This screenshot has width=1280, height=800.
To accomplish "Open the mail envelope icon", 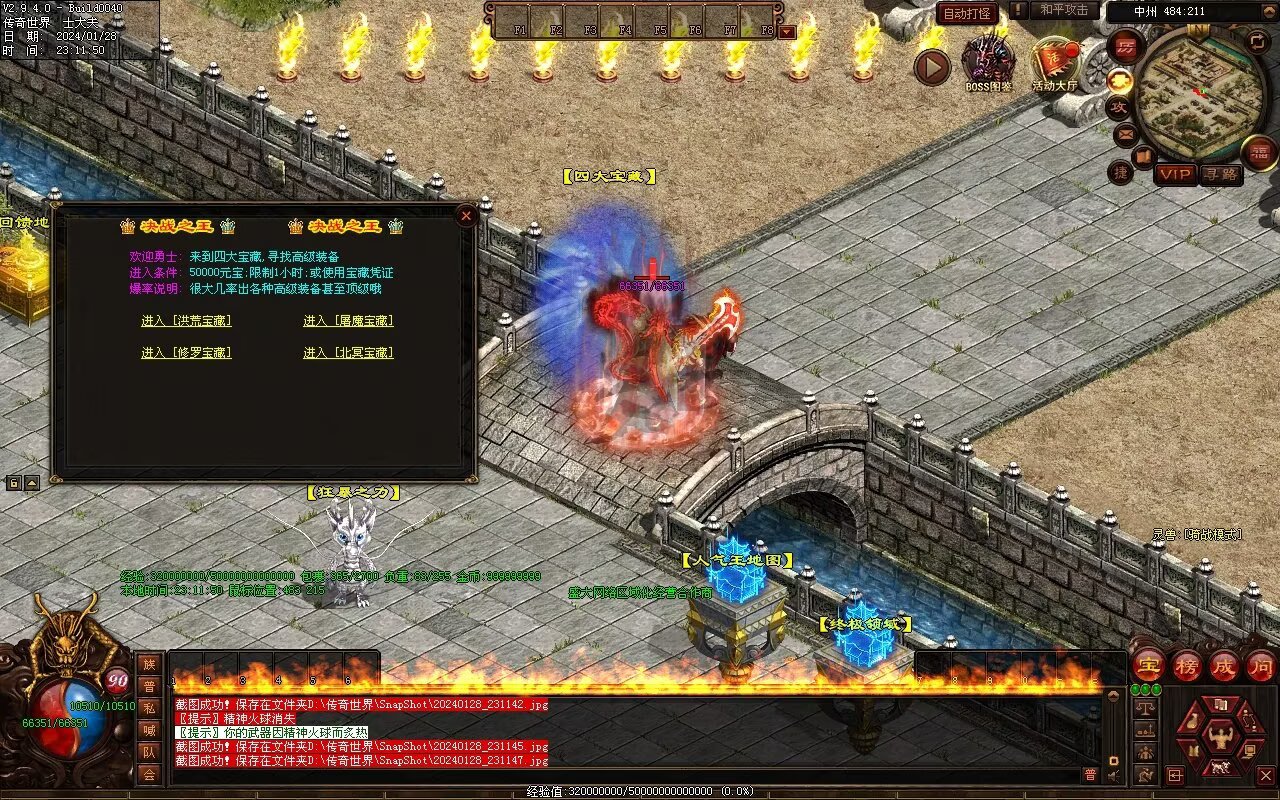I will pyautogui.click(x=1125, y=133).
